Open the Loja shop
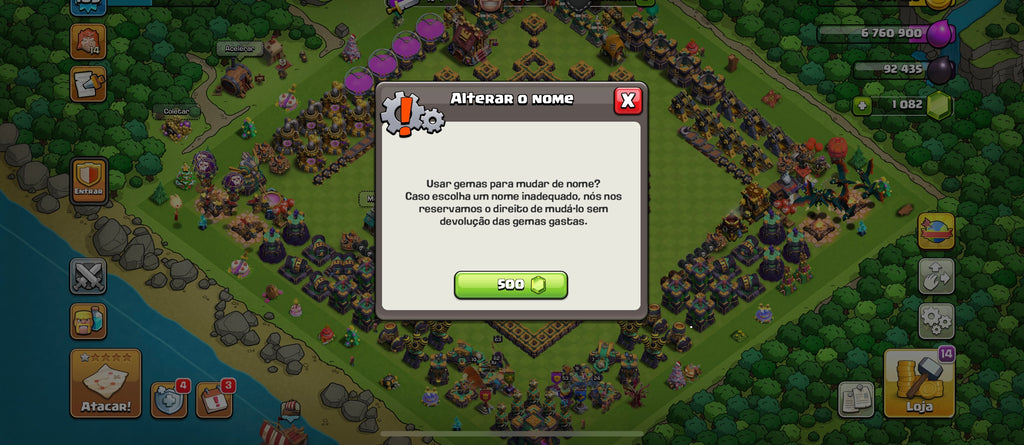The height and width of the screenshot is (445, 1024). 919,383
